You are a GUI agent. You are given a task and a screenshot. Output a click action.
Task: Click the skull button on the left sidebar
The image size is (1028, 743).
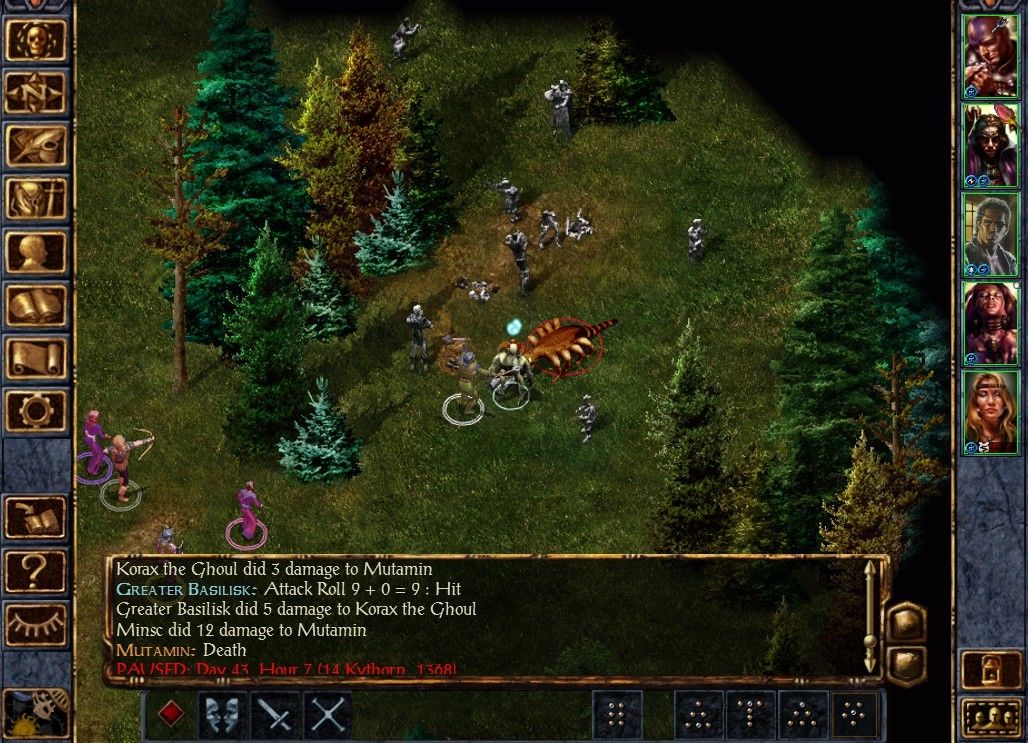[36, 40]
